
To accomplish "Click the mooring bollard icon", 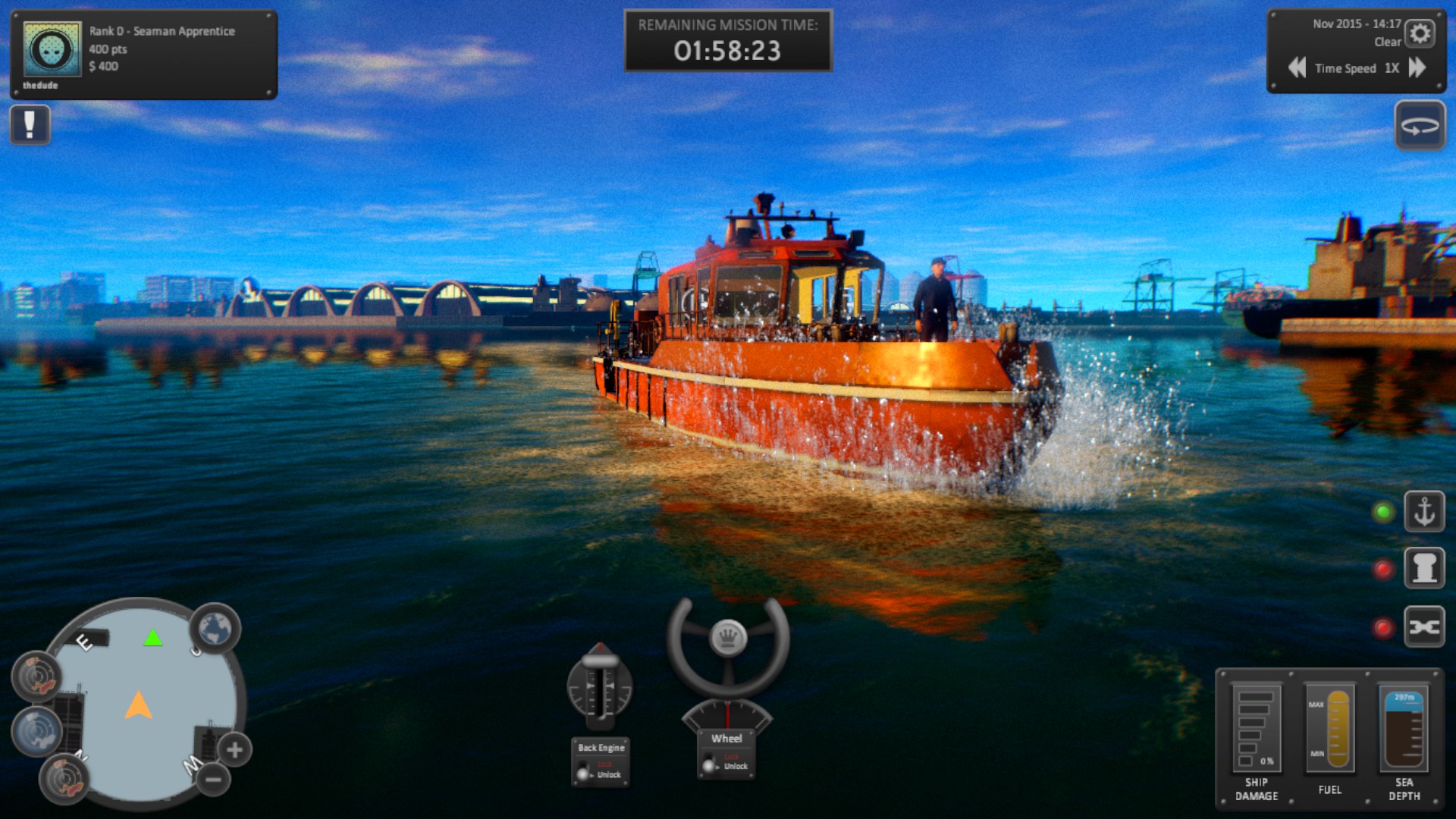I will (x=1424, y=569).
